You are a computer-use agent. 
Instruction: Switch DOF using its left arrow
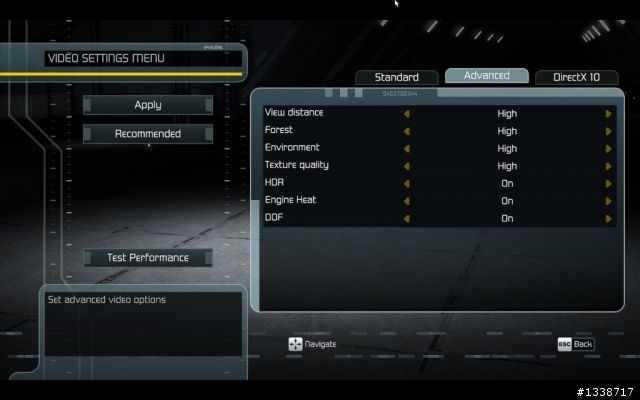click(407, 218)
